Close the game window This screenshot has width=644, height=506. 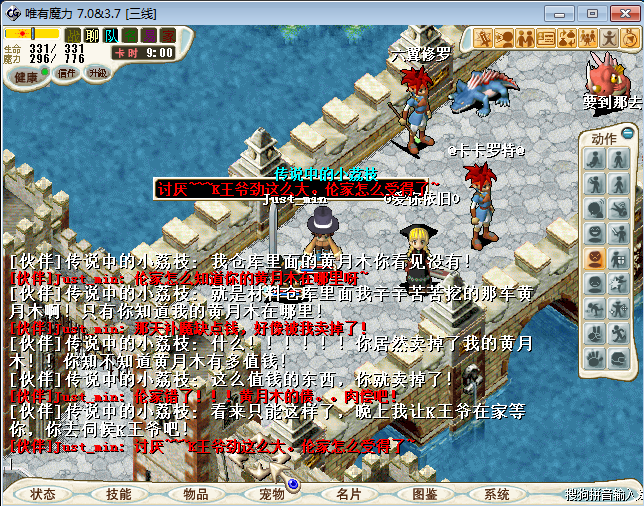click(x=620, y=13)
